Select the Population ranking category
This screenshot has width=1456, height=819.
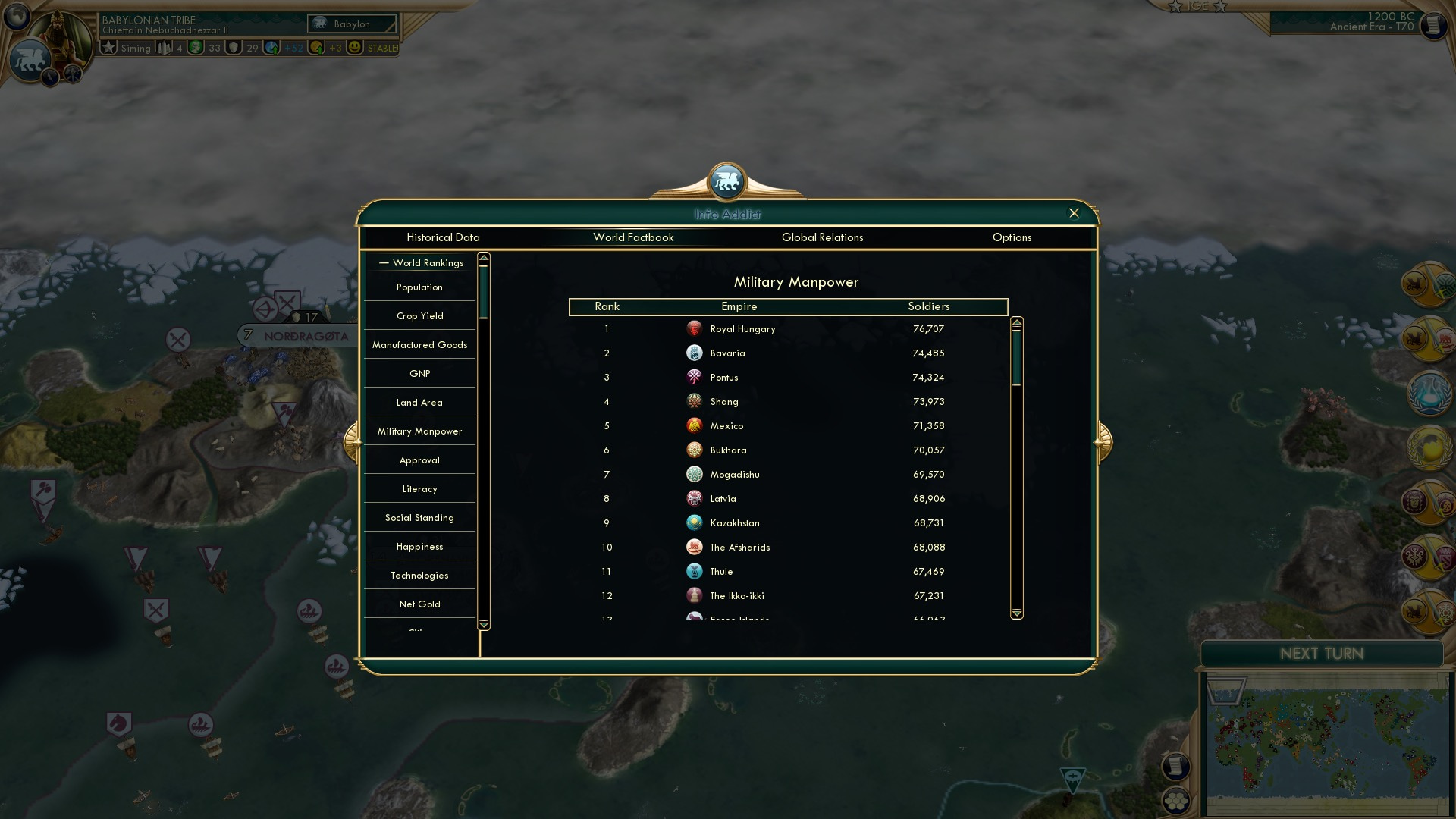(x=419, y=287)
